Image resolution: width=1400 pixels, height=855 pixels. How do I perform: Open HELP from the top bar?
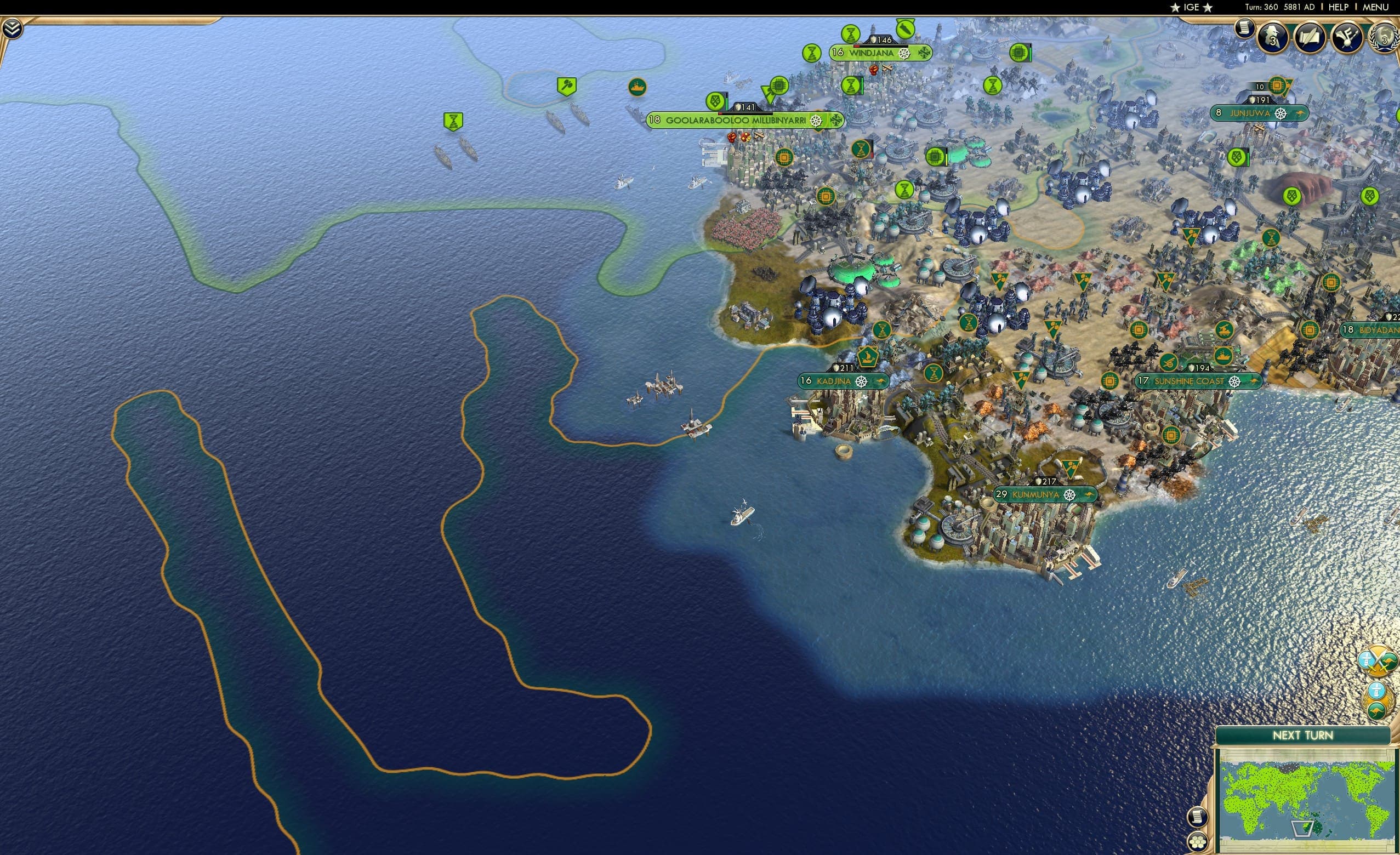[1339, 7]
